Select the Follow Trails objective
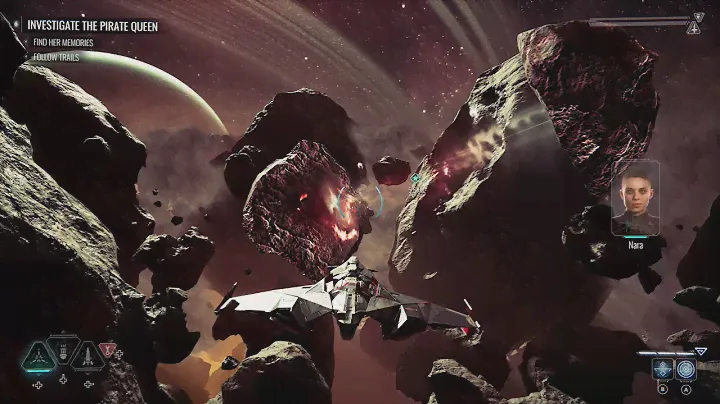 pos(56,57)
